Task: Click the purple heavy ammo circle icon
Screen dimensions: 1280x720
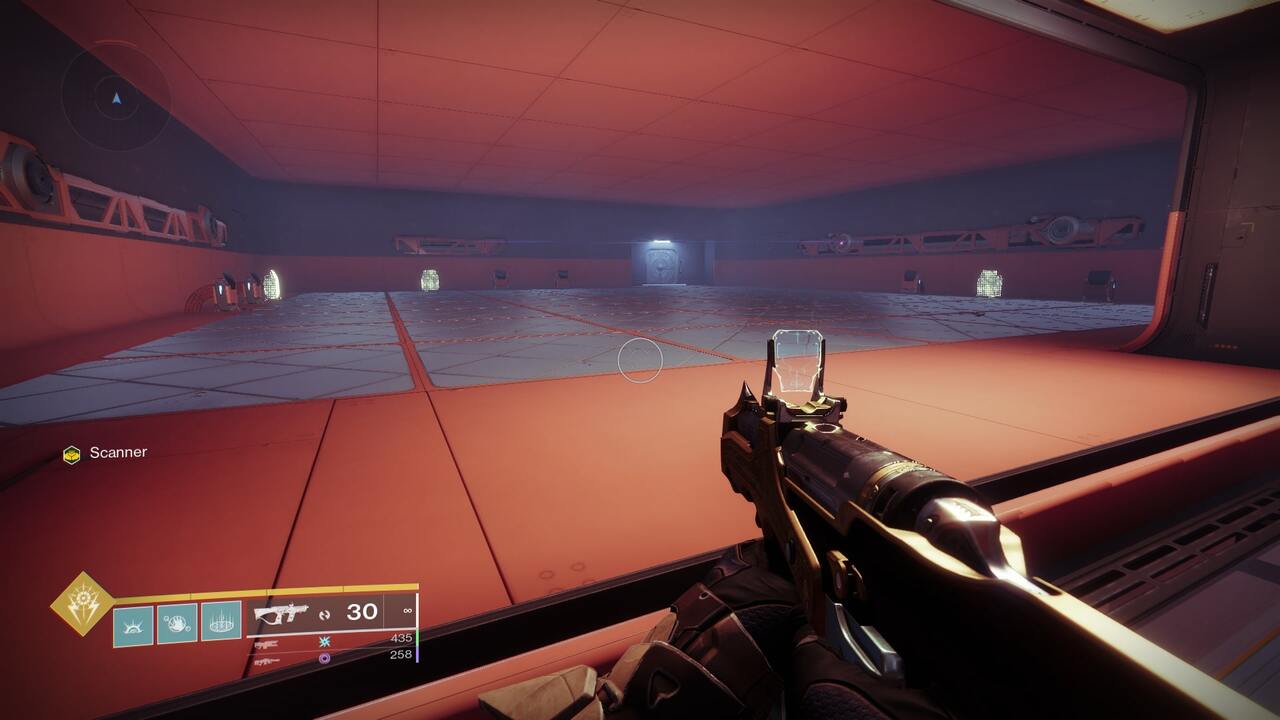Action: [323, 659]
